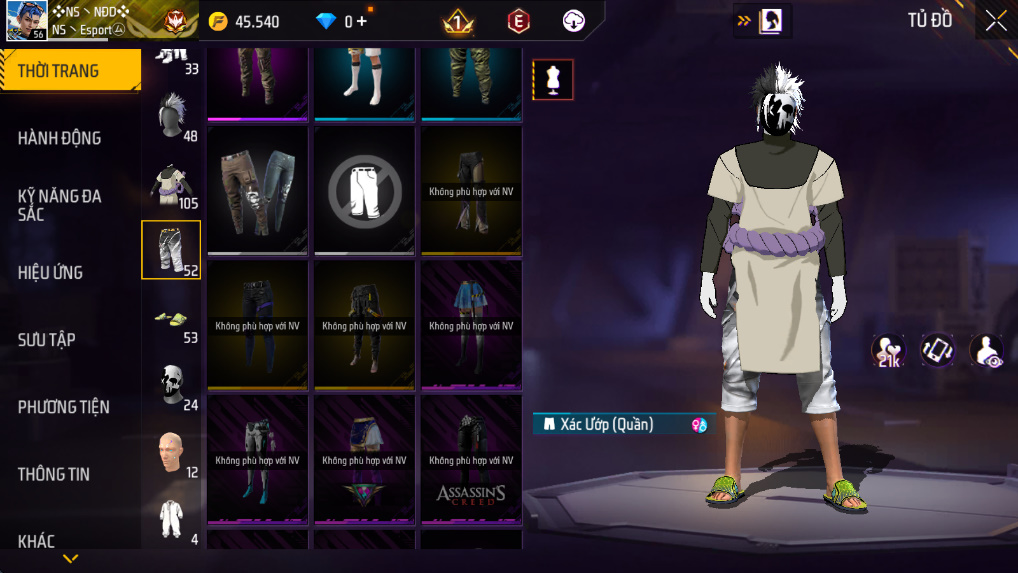
Task: Toggle the eye view icon beside character
Action: click(x=986, y=350)
